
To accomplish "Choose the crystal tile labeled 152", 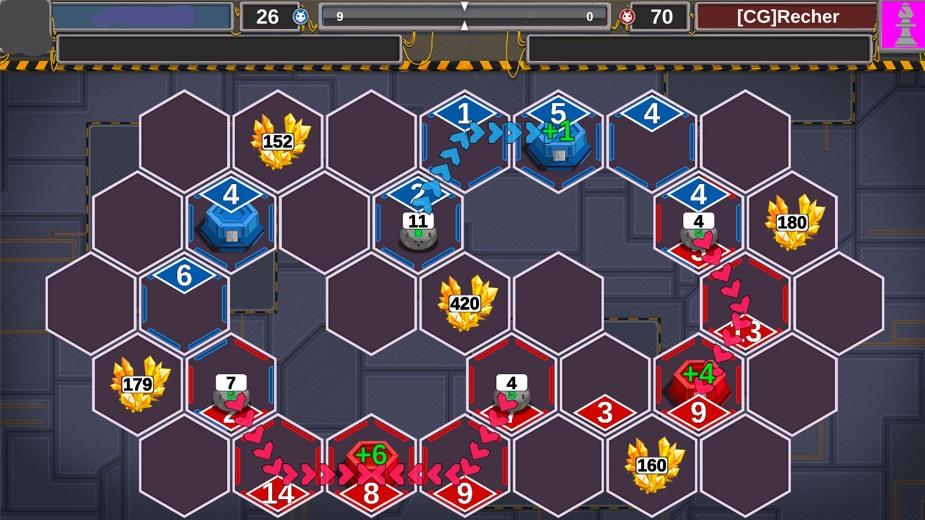I will (277, 141).
